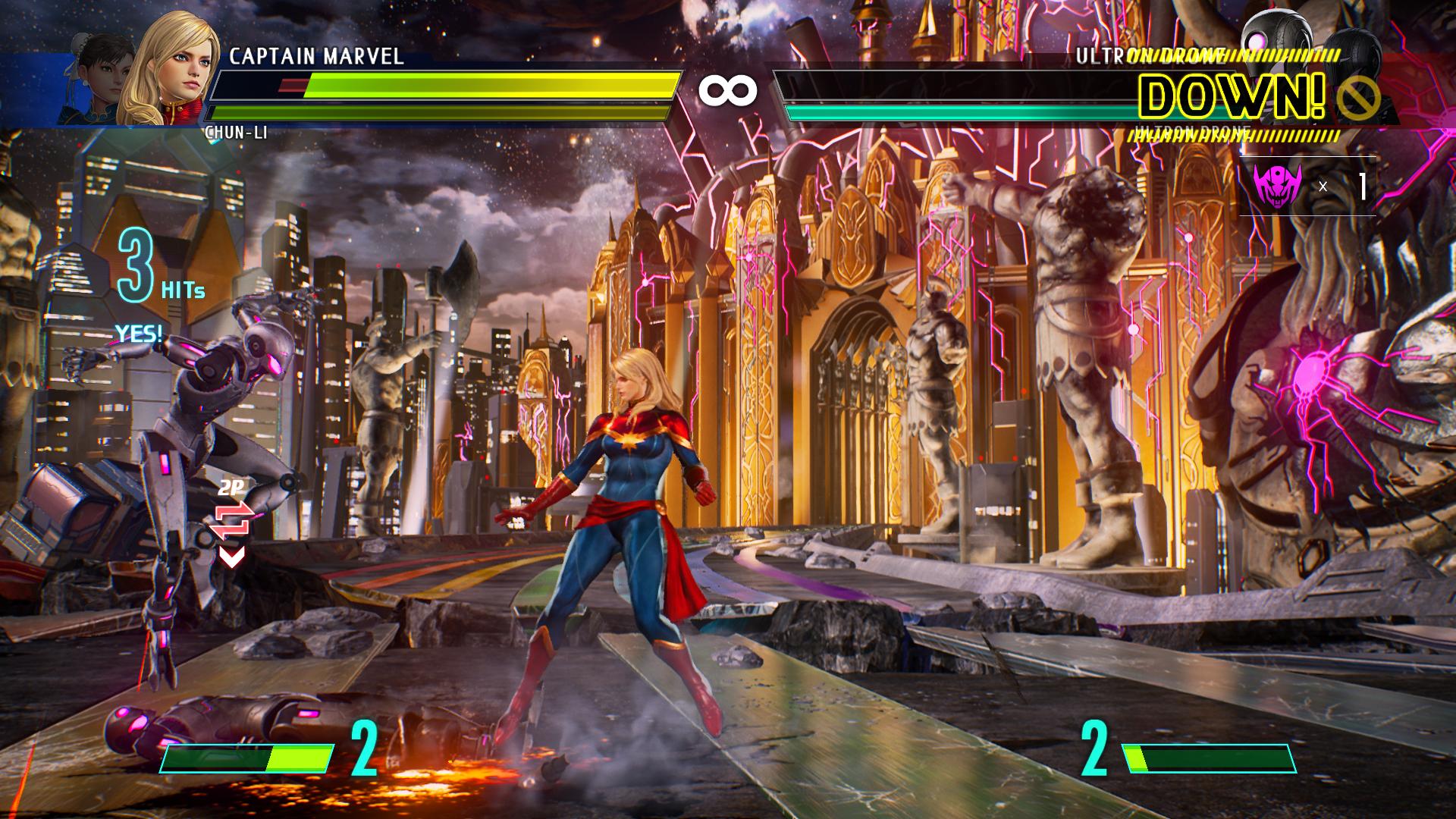Viewport: 1456px width, 819px height.
Task: Click the purple Ultron drone counter icon
Action: pyautogui.click(x=1277, y=184)
